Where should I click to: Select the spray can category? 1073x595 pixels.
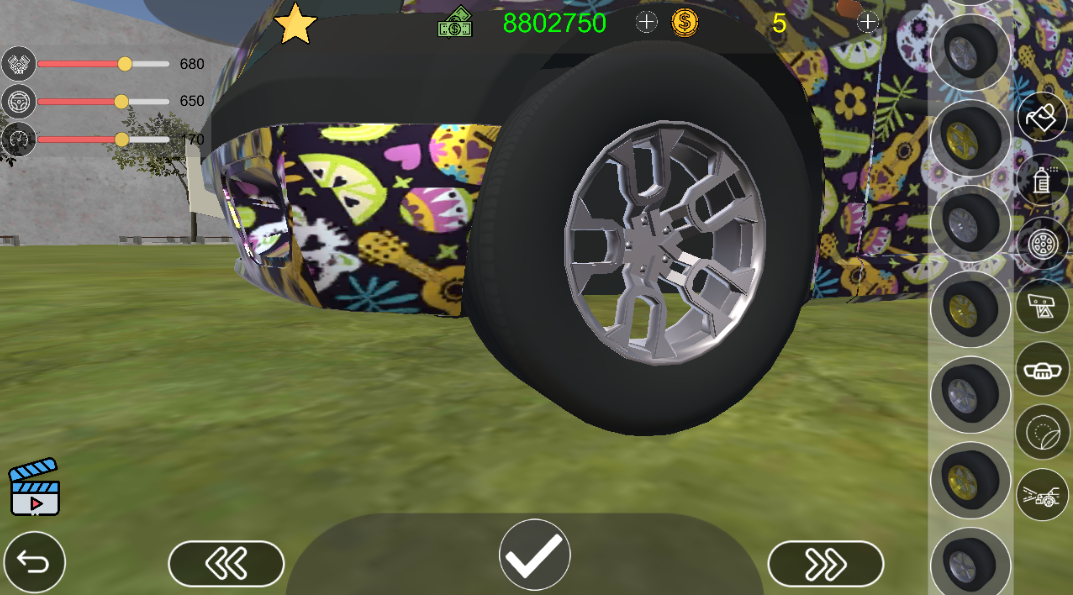click(1042, 180)
